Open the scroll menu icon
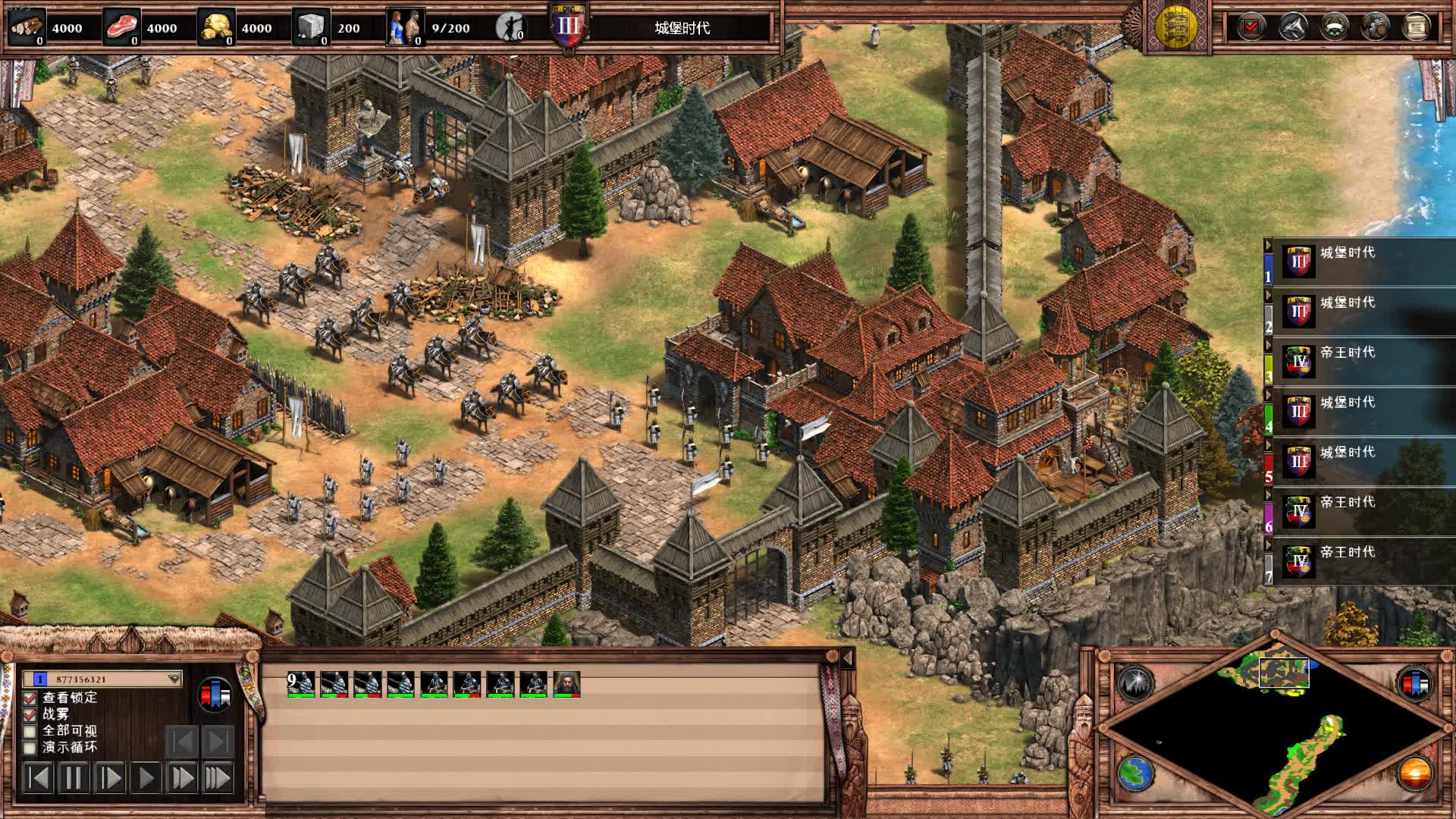The image size is (1456, 819). pyautogui.click(x=1416, y=27)
